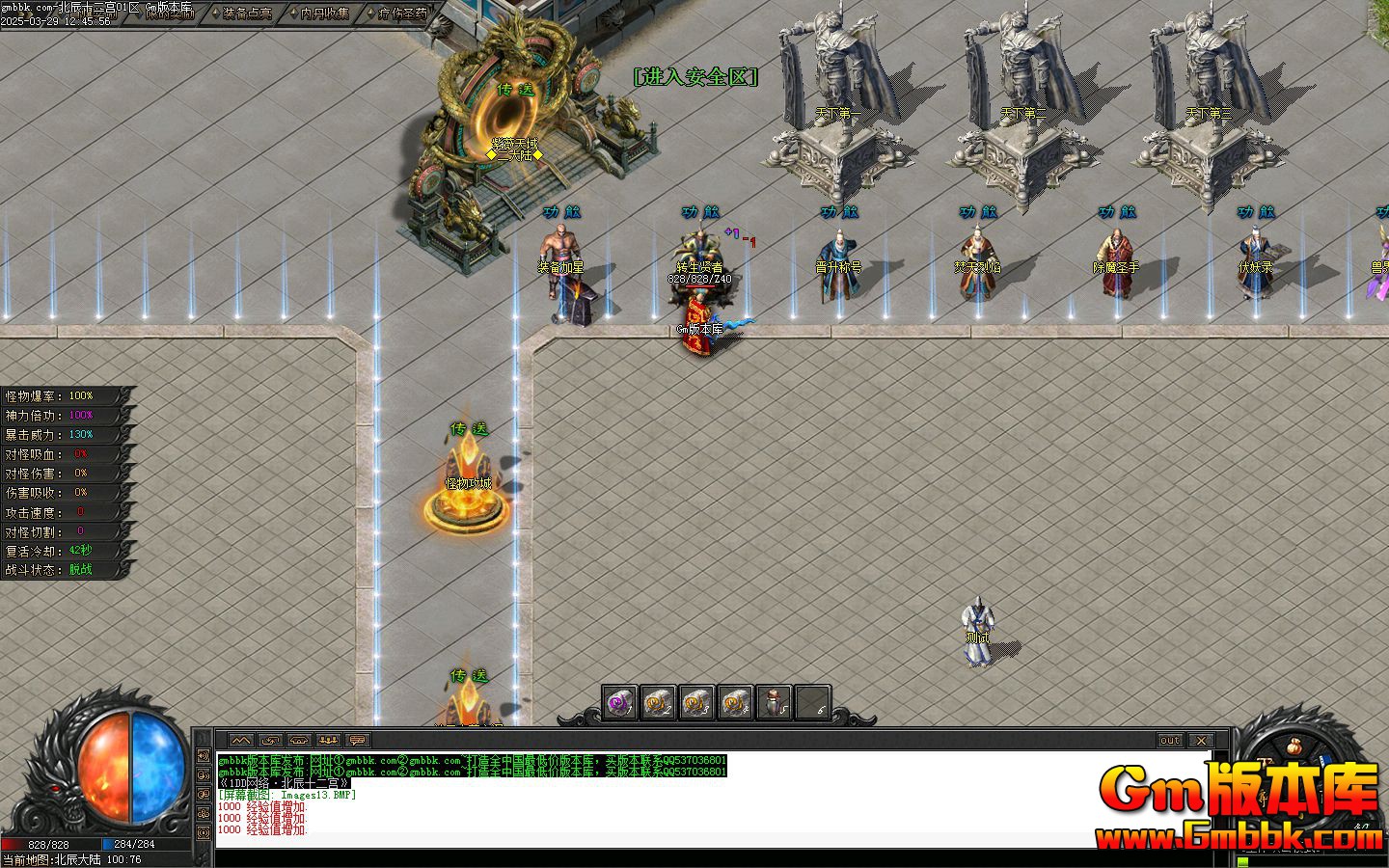Screen dimensions: 1389x868
Task: Toggle the horn channel icon beside the chat
Action: 203,773
